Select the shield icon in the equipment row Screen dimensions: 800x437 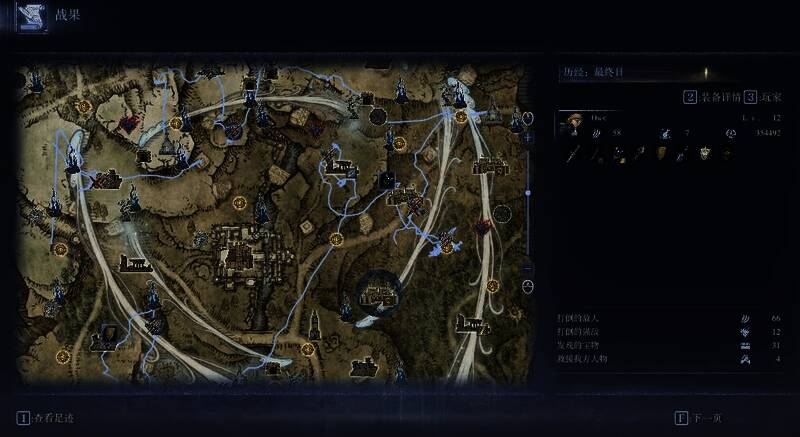pos(659,154)
